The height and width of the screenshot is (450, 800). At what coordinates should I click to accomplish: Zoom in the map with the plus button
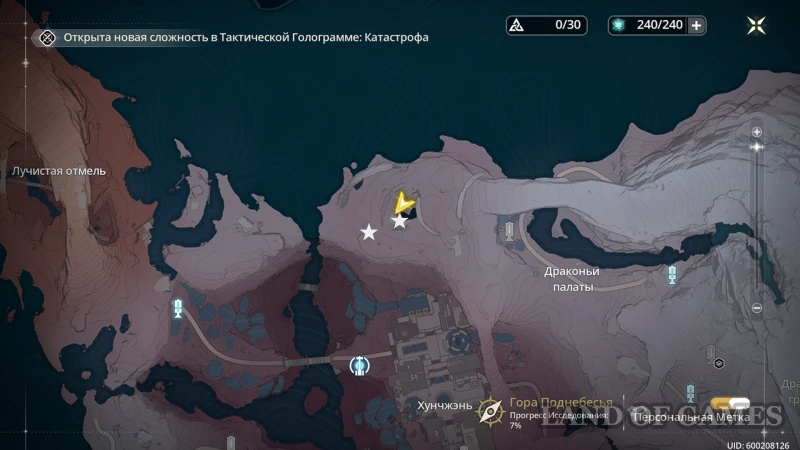click(757, 132)
